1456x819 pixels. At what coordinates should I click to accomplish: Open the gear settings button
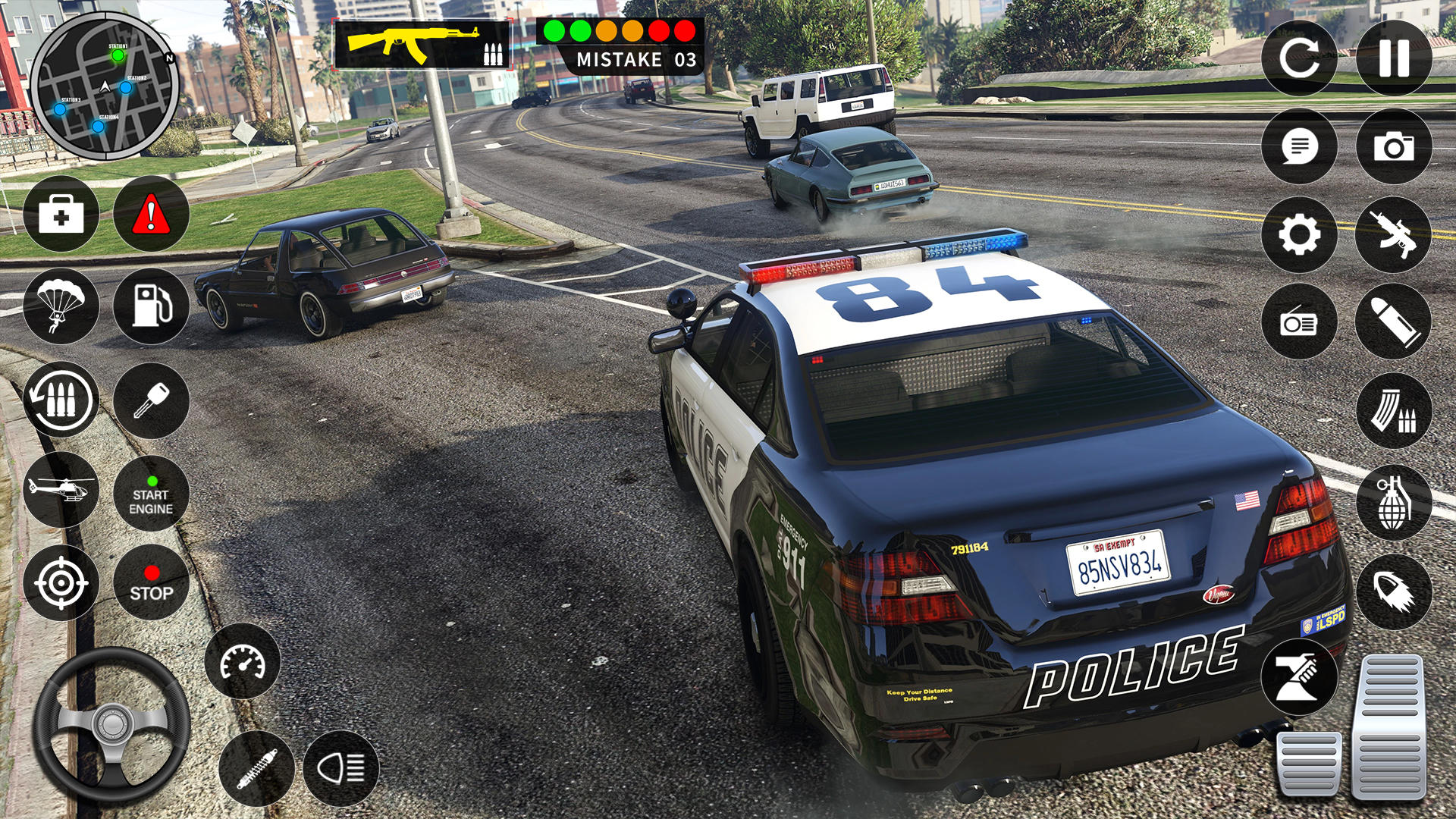click(x=1299, y=235)
